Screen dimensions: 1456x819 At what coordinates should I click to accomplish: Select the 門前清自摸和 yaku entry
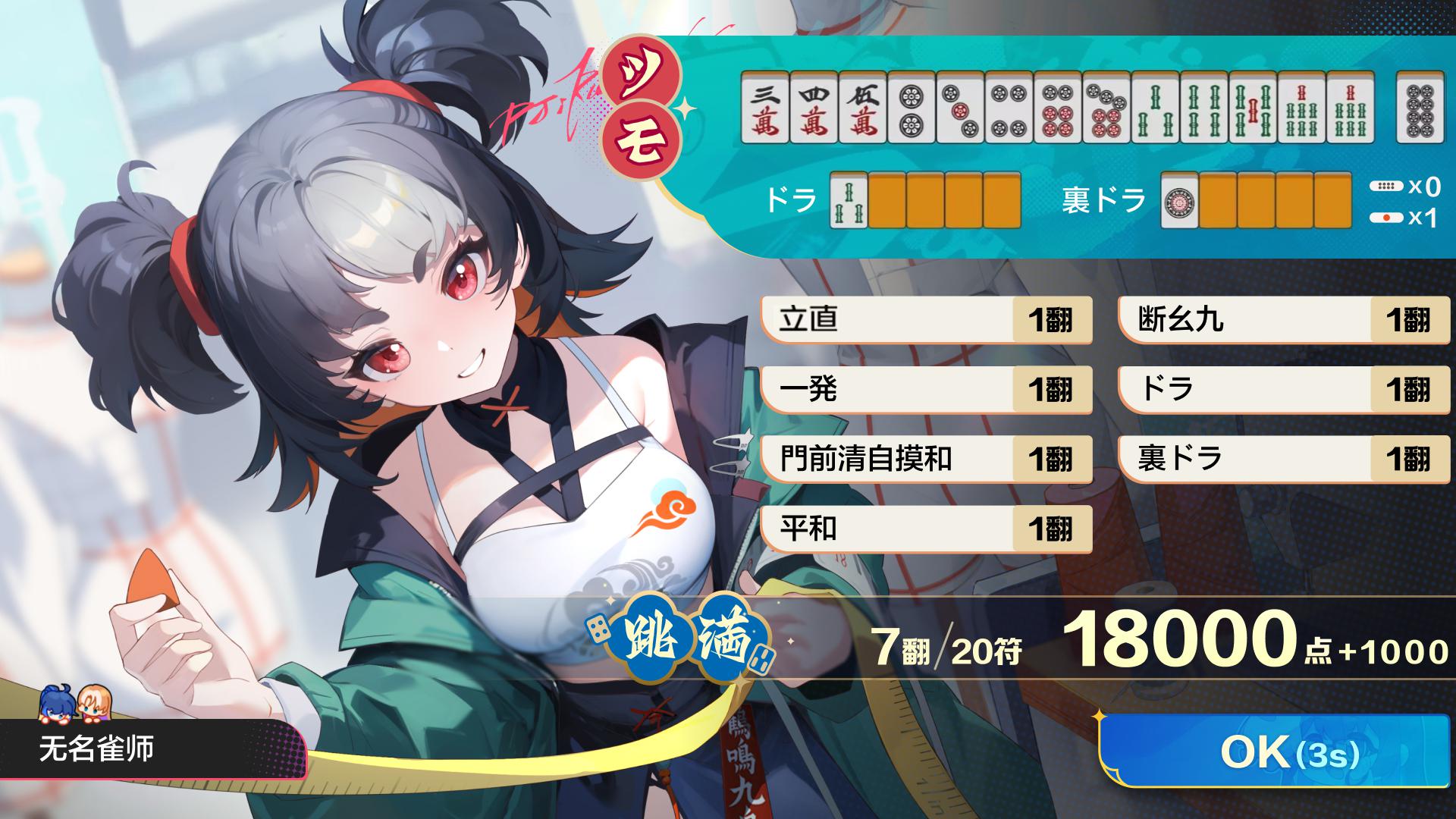925,459
